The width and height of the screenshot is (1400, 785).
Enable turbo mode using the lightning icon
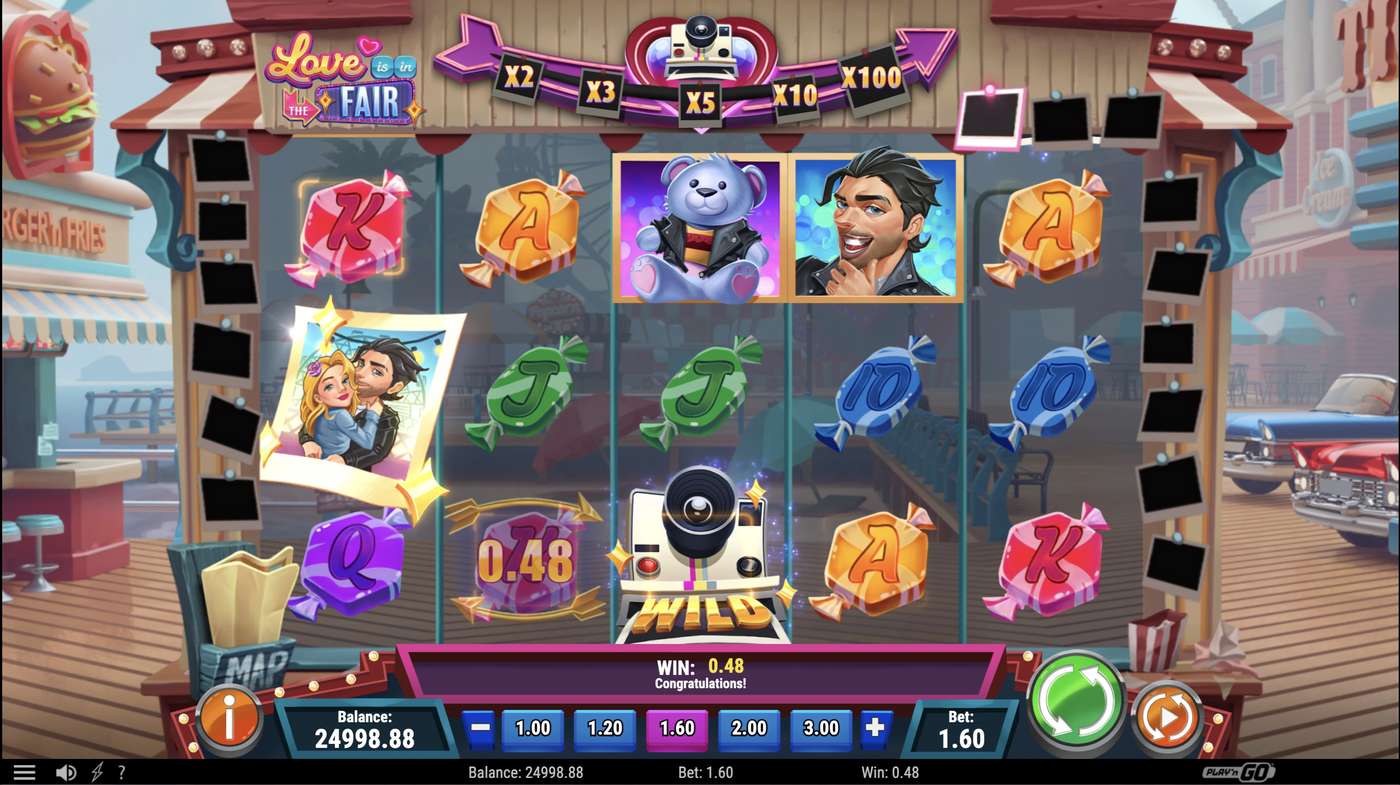[x=96, y=771]
